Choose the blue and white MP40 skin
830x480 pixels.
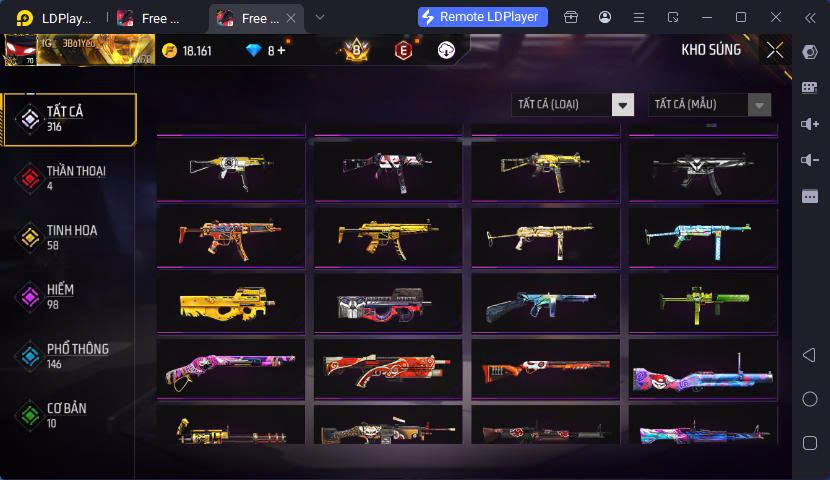(703, 237)
